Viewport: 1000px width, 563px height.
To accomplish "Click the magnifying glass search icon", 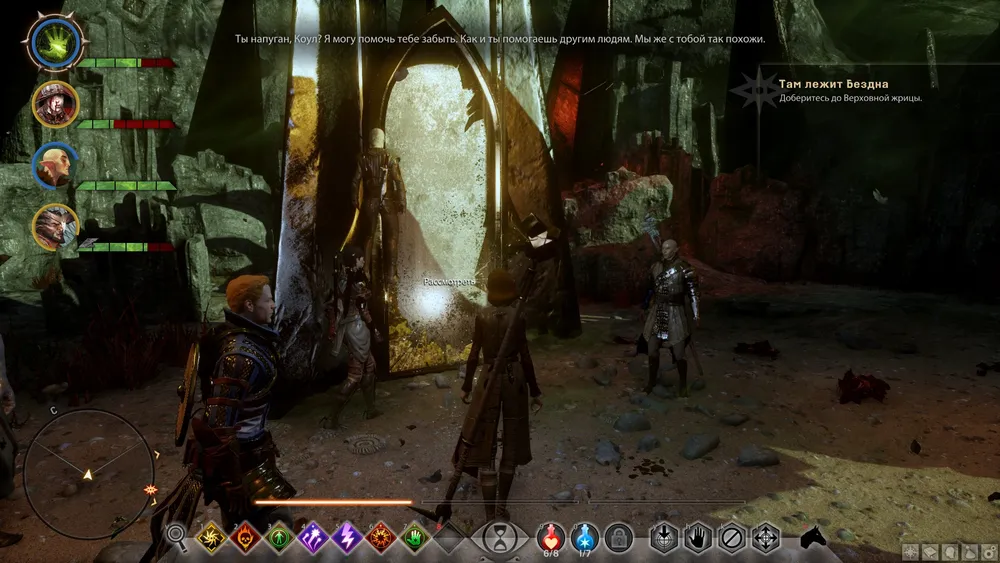I will point(177,538).
